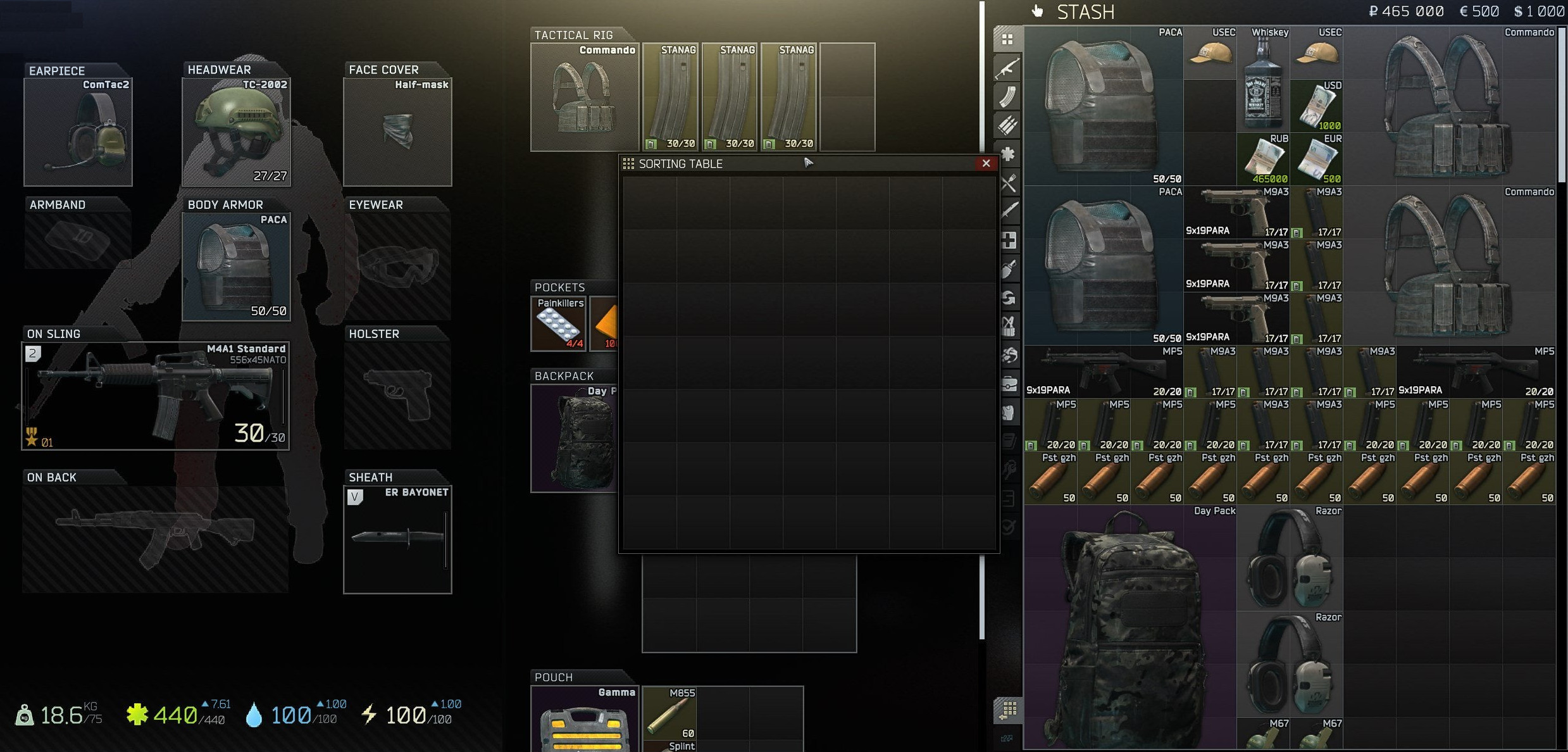1568x752 pixels.
Task: Pick the Painkillers in the pockets
Action: pos(558,324)
